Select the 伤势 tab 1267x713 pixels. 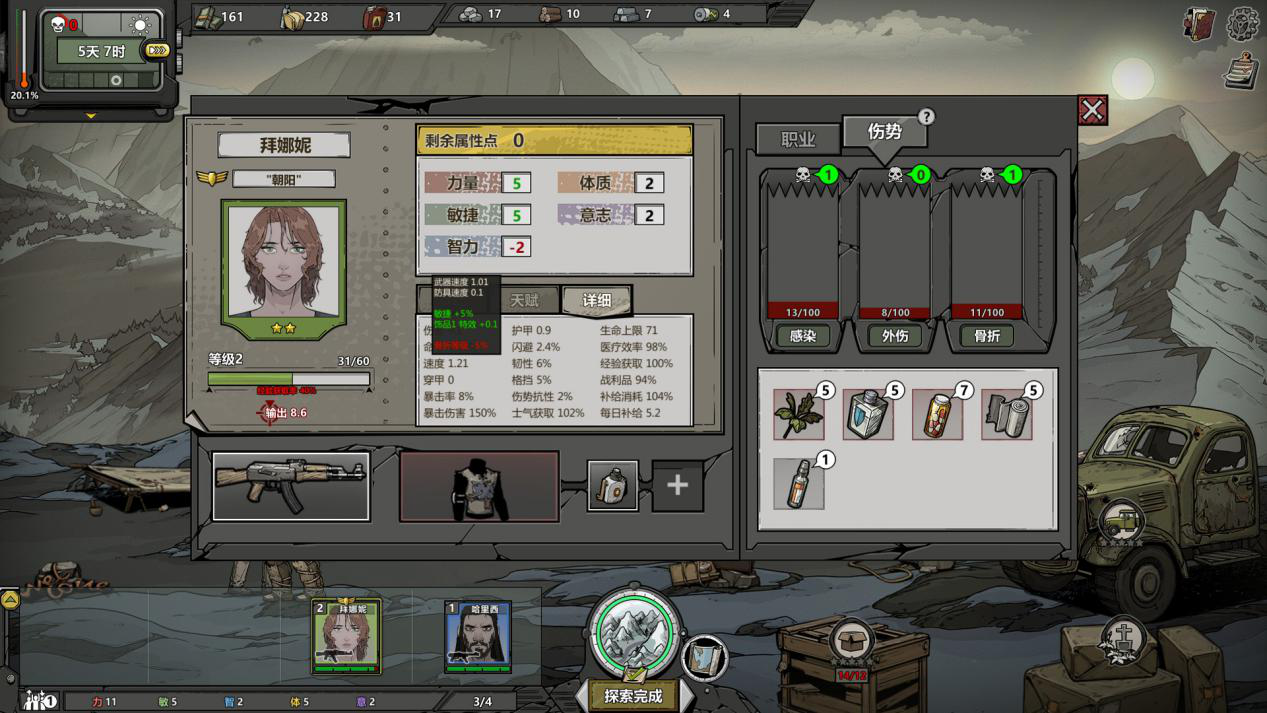click(885, 132)
